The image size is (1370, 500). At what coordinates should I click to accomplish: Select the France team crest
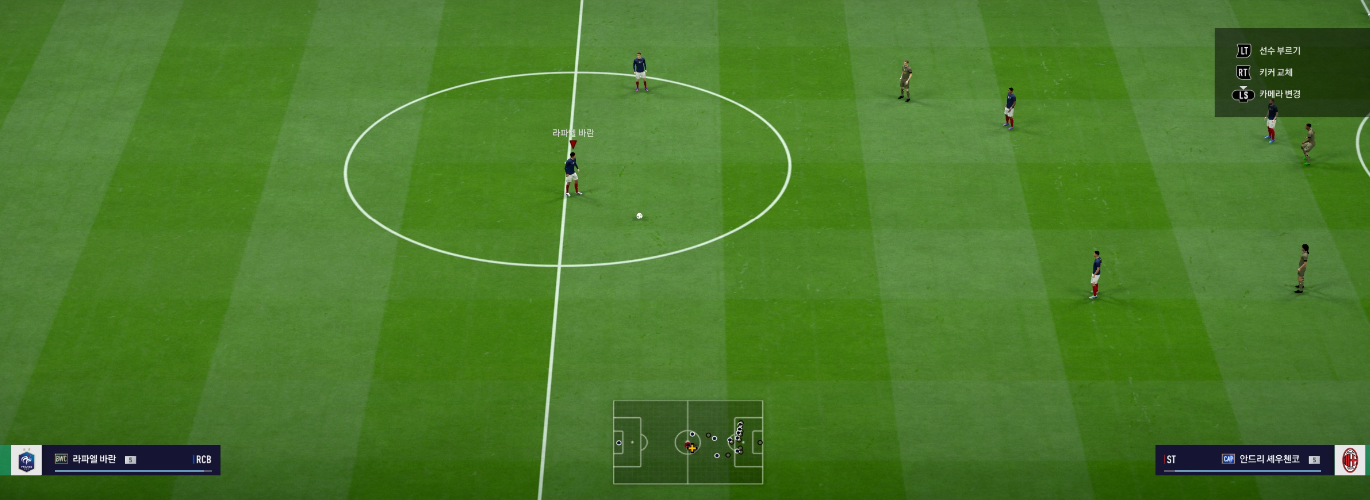tap(27, 460)
